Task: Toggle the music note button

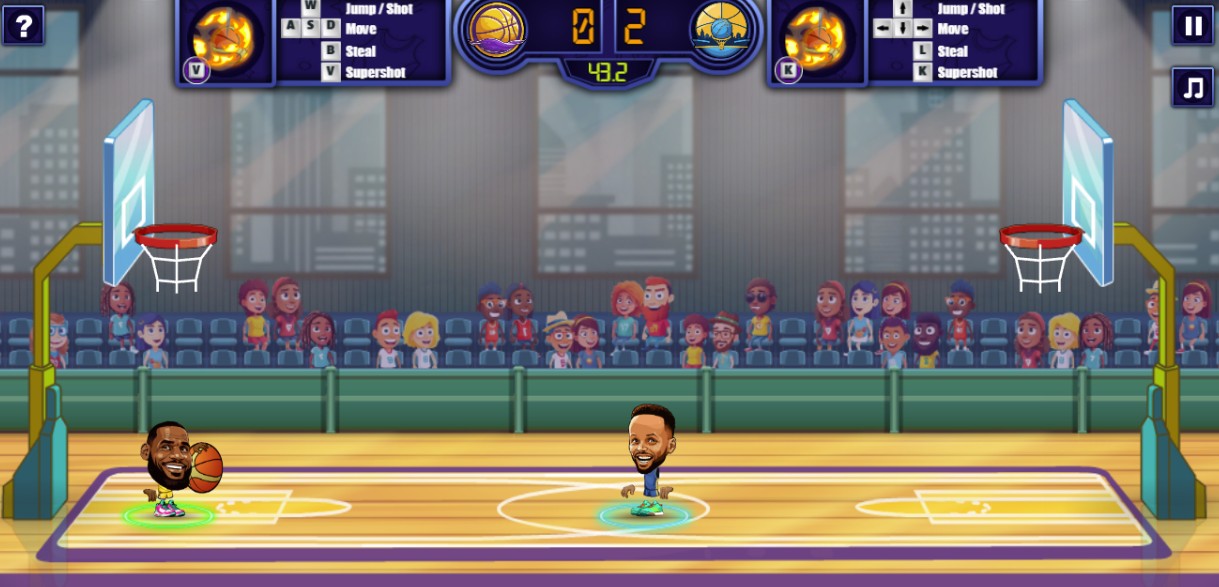Action: pyautogui.click(x=1192, y=87)
